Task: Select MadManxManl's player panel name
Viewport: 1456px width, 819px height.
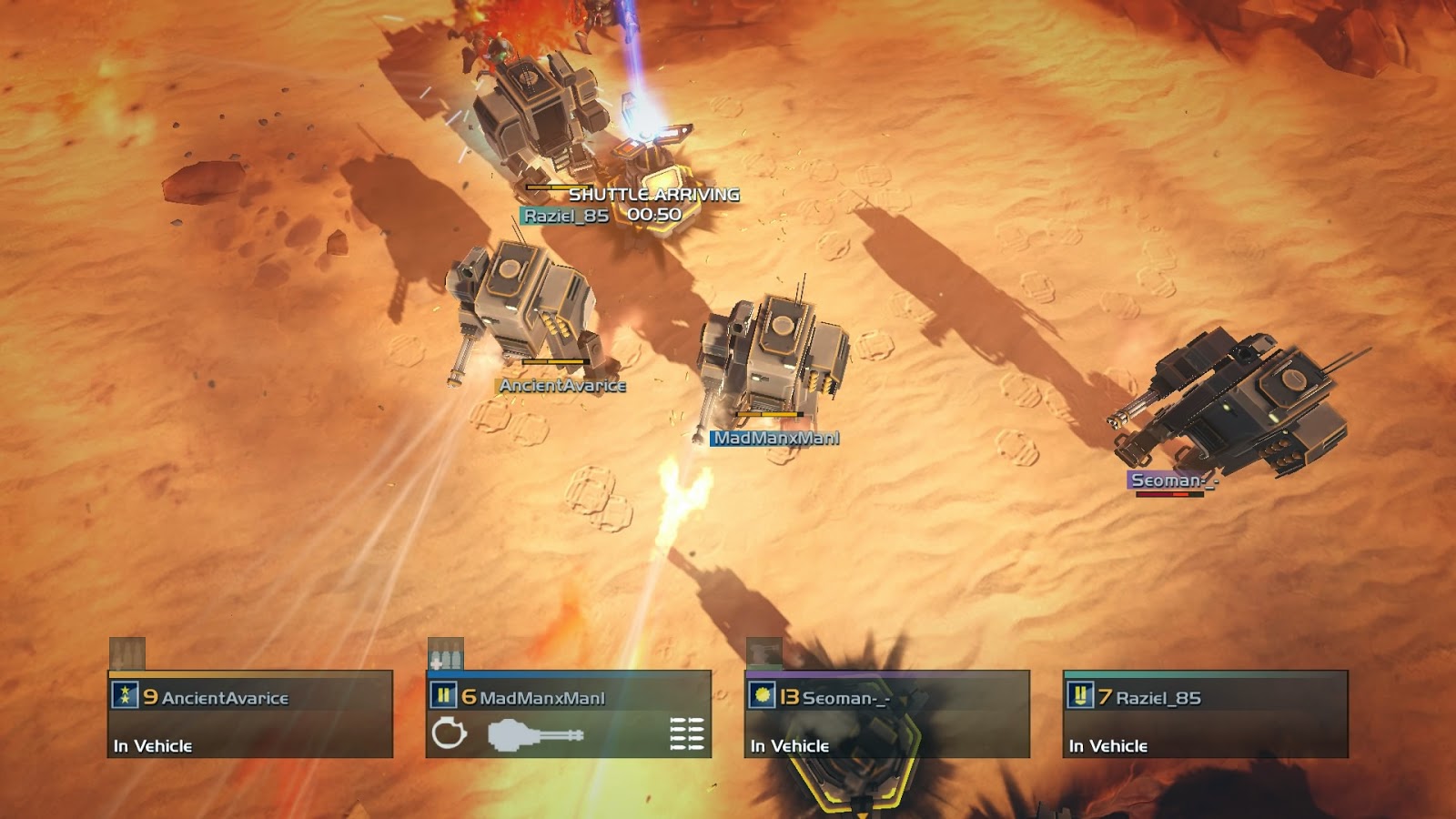Action: tap(541, 698)
